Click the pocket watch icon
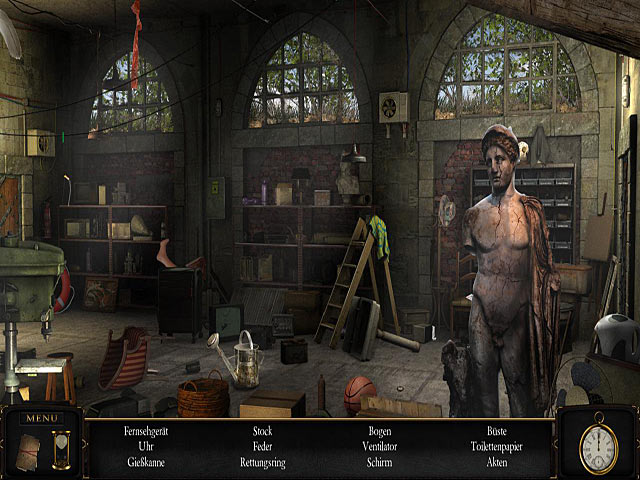 point(598,445)
